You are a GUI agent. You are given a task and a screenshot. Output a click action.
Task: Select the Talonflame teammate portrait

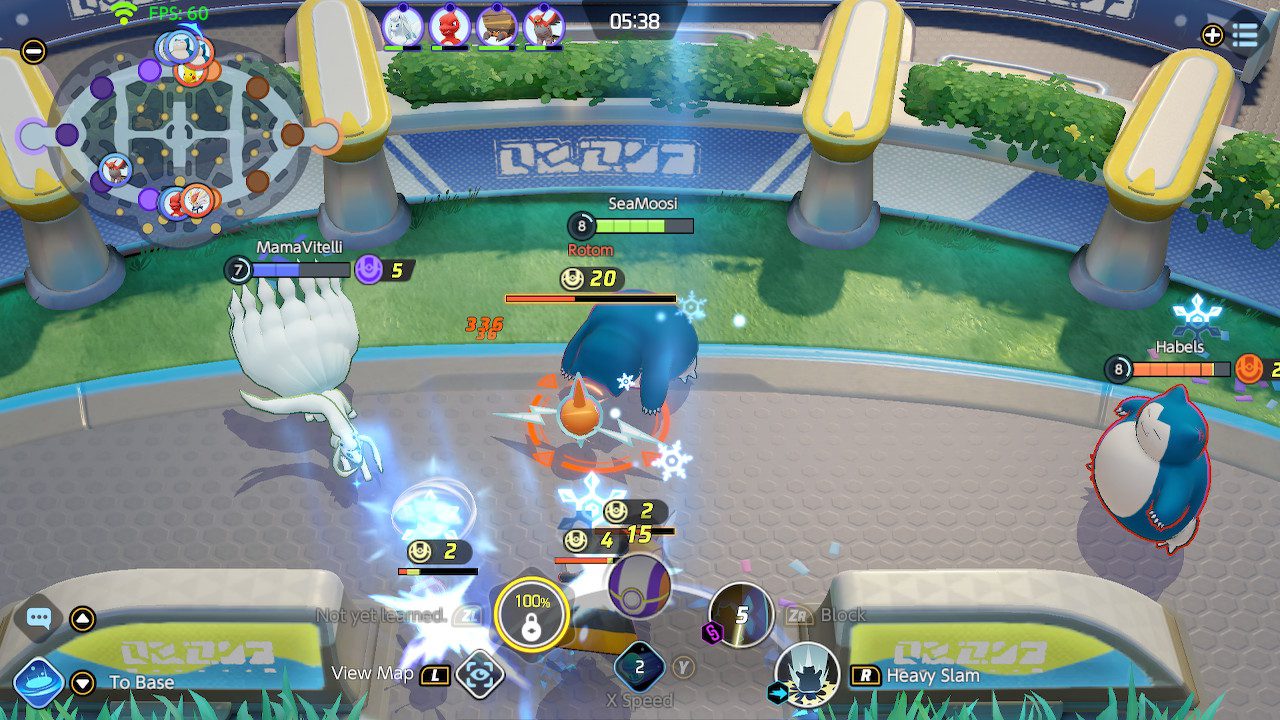(544, 26)
